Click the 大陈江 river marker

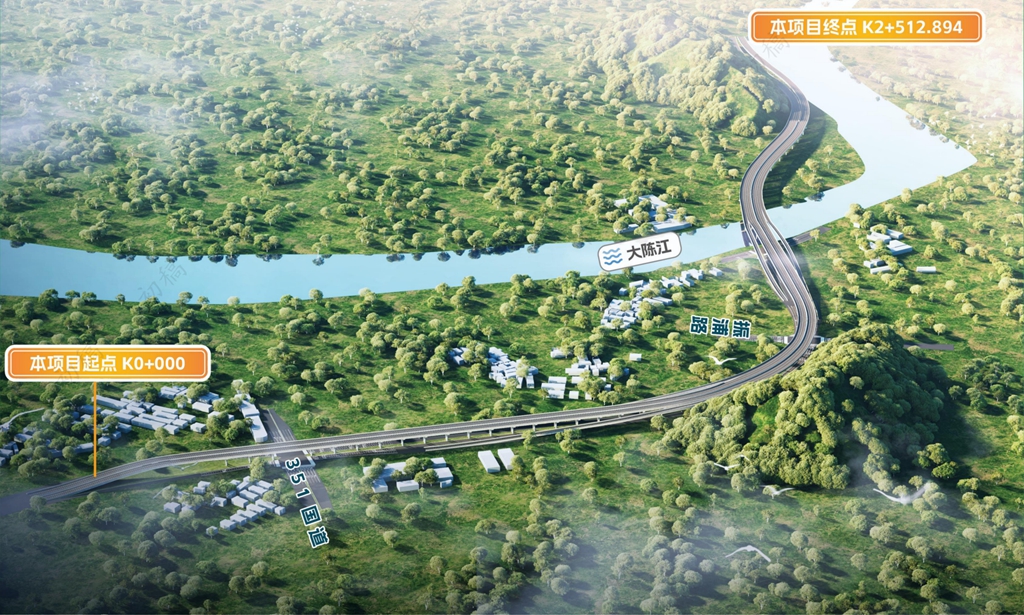point(637,255)
